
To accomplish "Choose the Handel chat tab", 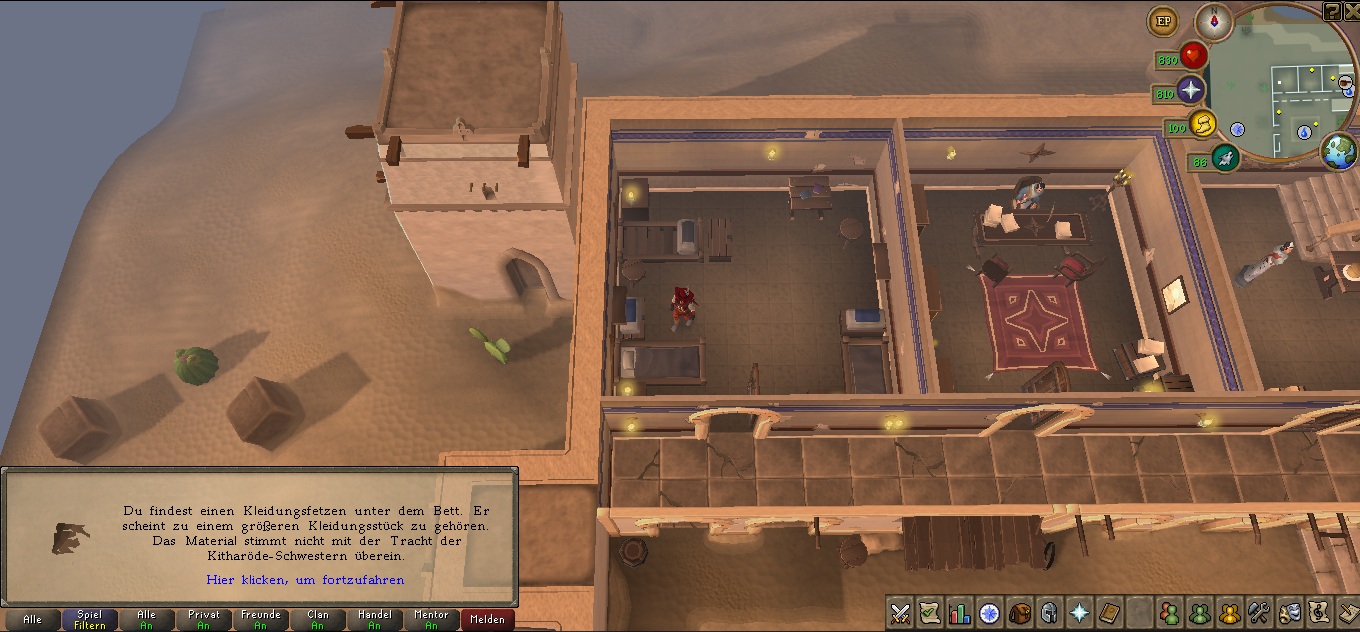I will tap(375, 620).
